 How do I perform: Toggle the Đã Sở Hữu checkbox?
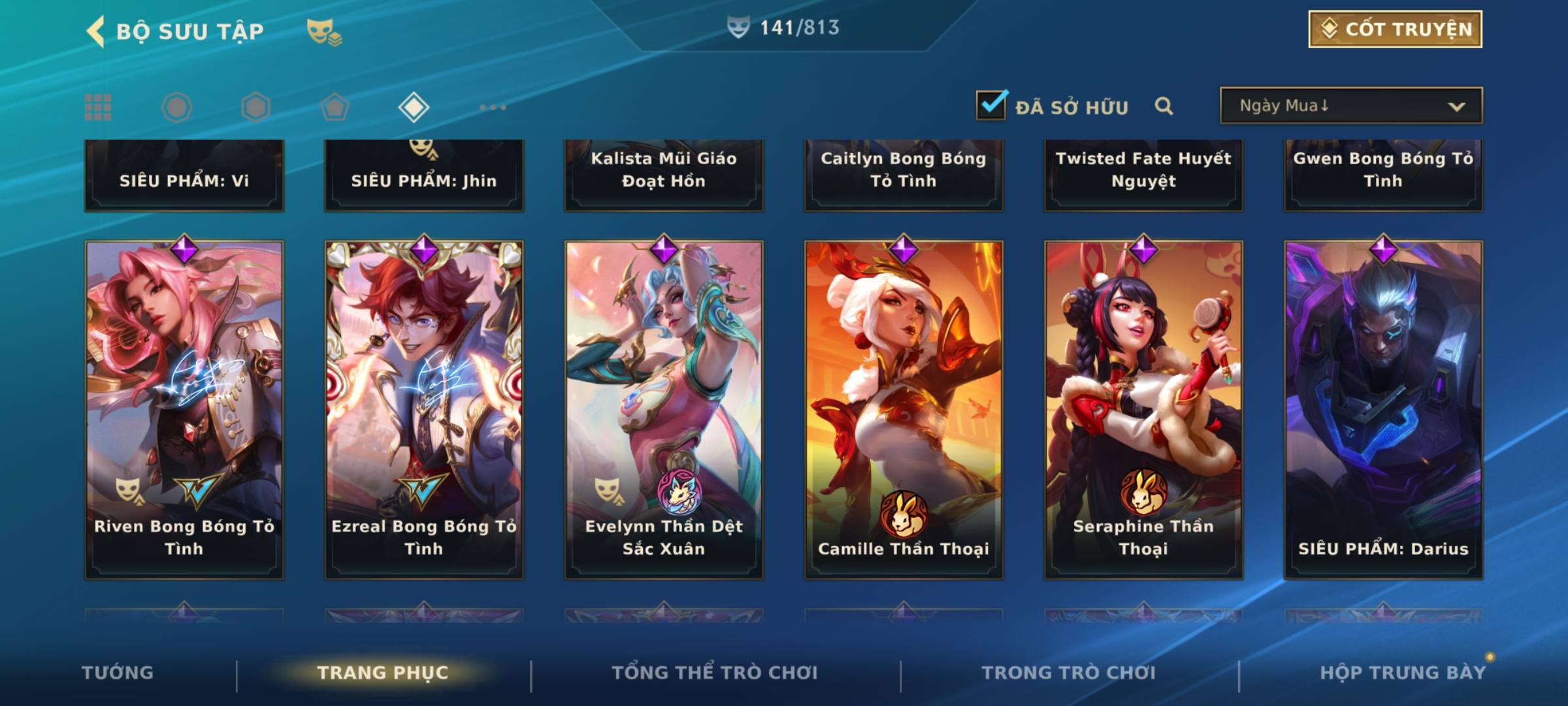tap(991, 105)
